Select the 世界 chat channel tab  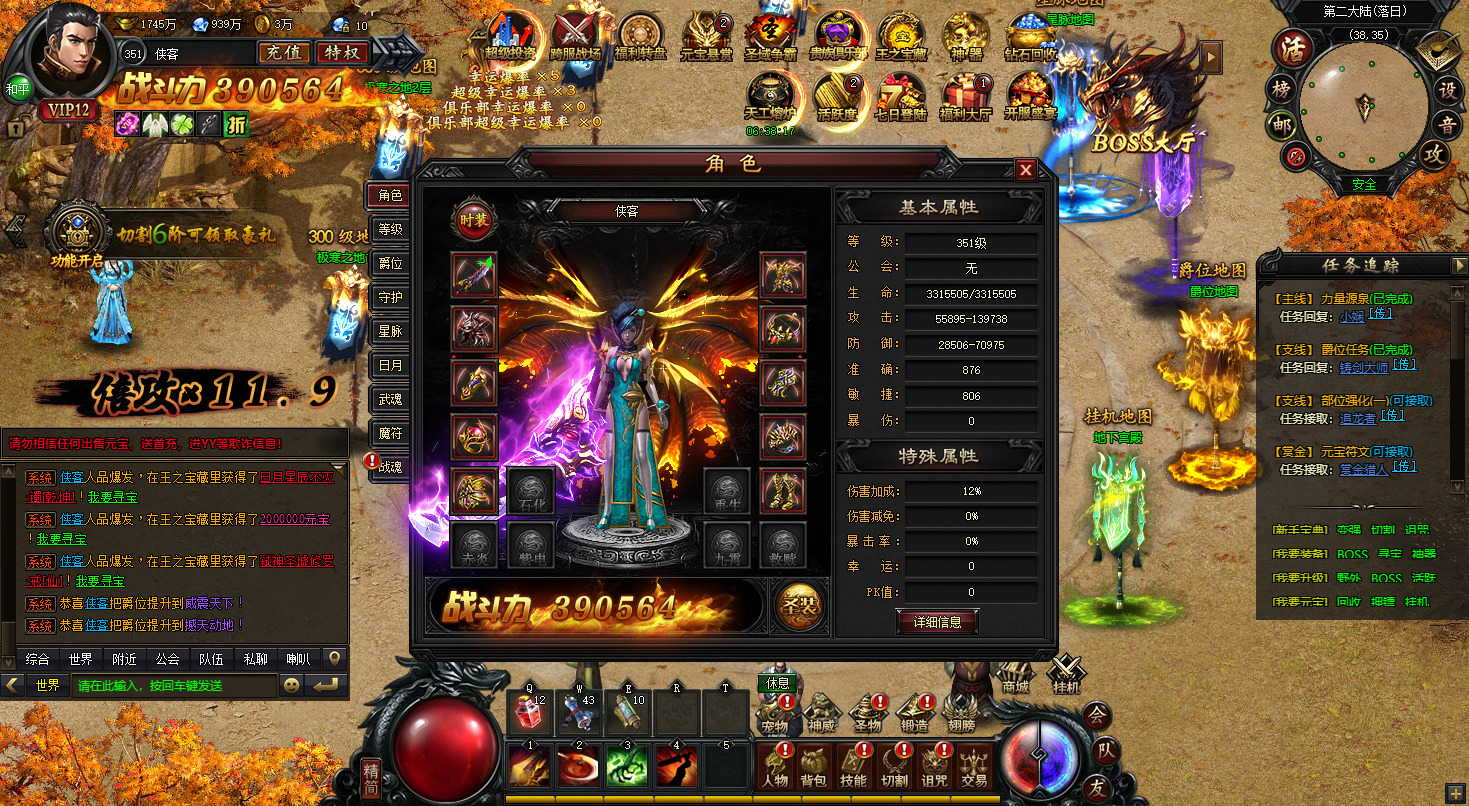(x=81, y=659)
